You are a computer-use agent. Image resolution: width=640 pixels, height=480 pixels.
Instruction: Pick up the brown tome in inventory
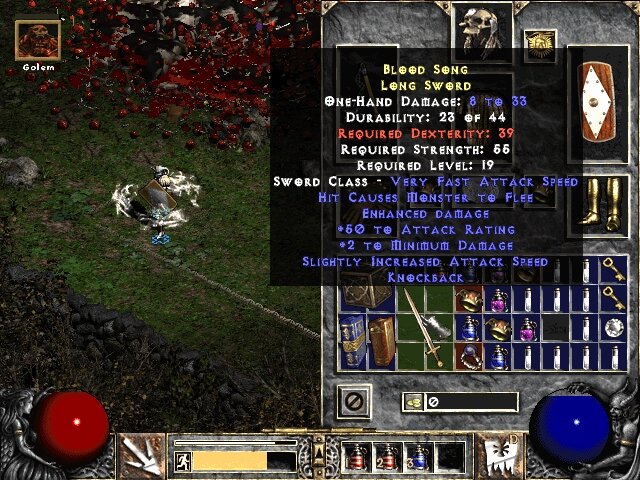coord(383,340)
